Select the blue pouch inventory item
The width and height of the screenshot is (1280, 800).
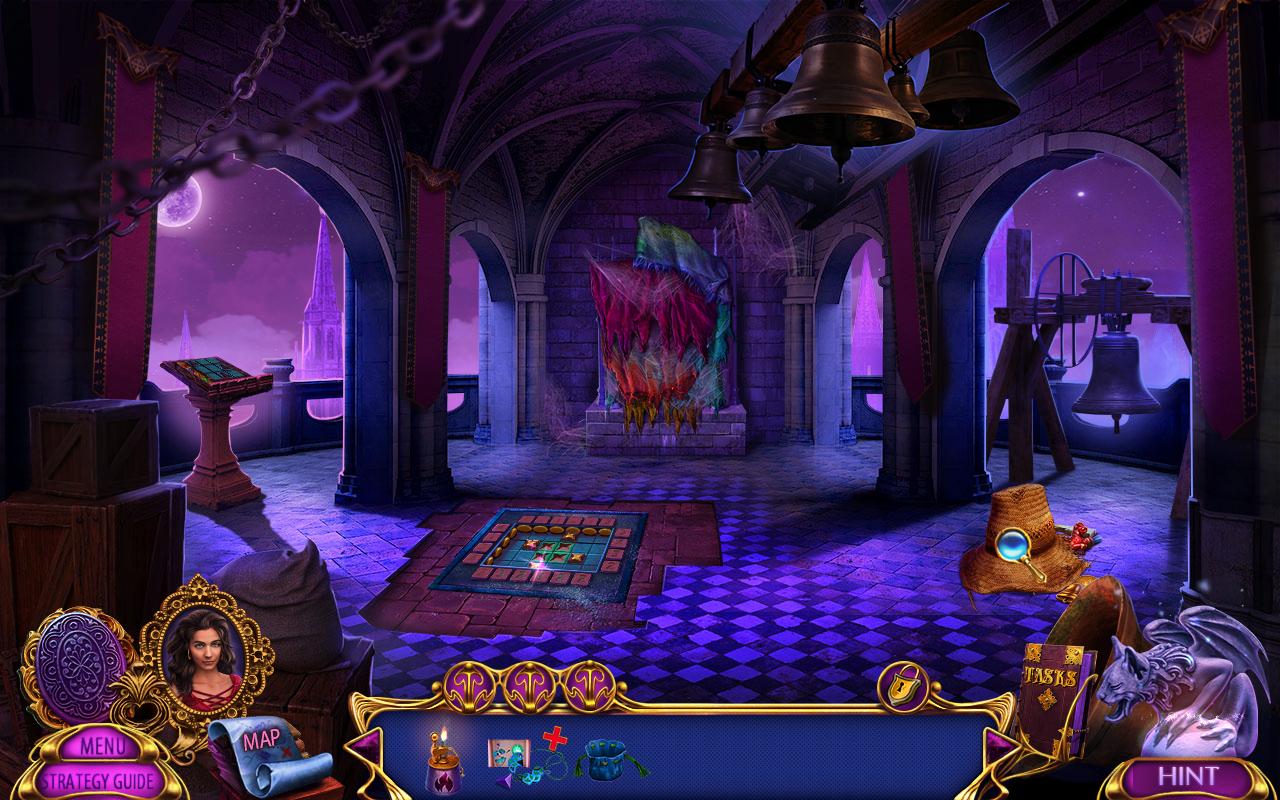tap(608, 759)
